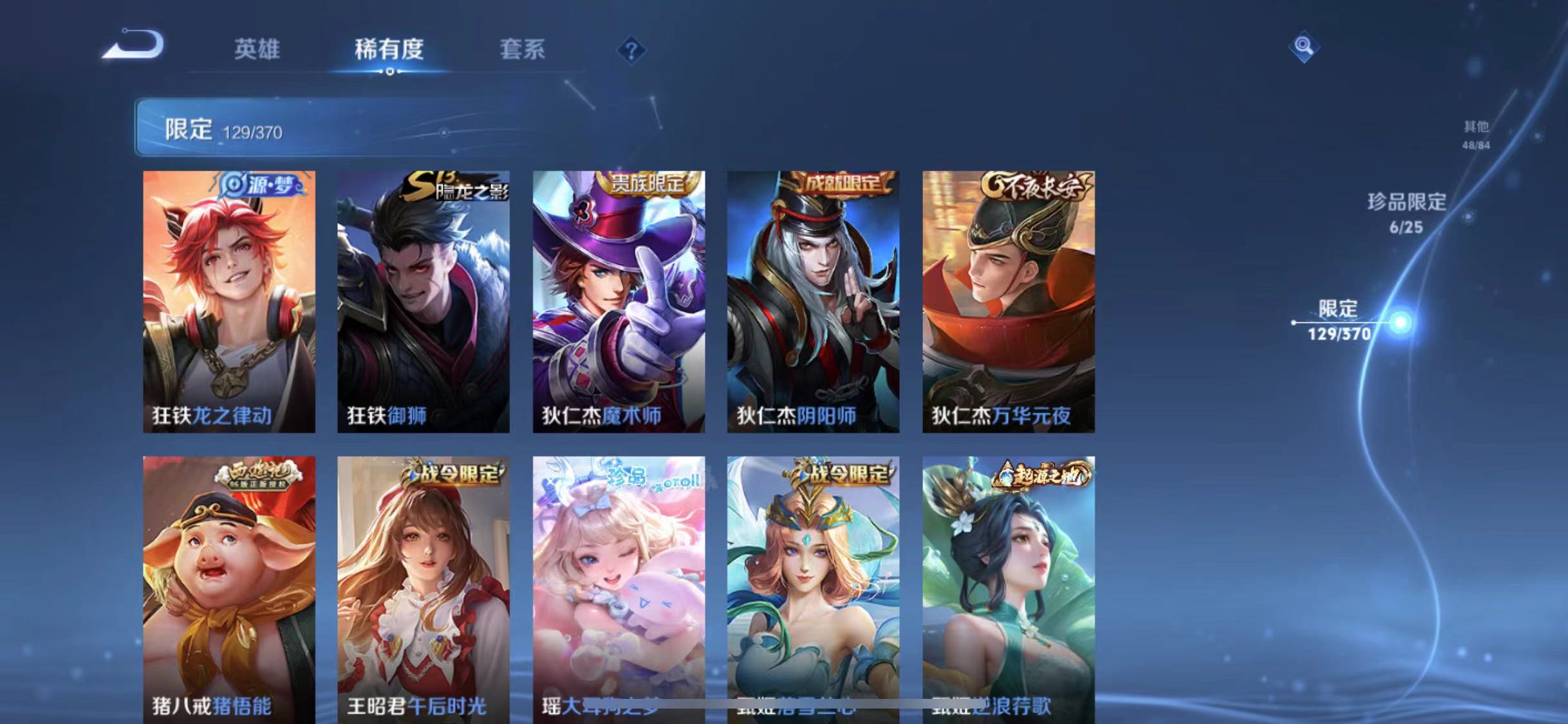Click the 贵族限定 badge on 狄仁杰魔术师
This screenshot has width=1568, height=724.
click(x=648, y=184)
